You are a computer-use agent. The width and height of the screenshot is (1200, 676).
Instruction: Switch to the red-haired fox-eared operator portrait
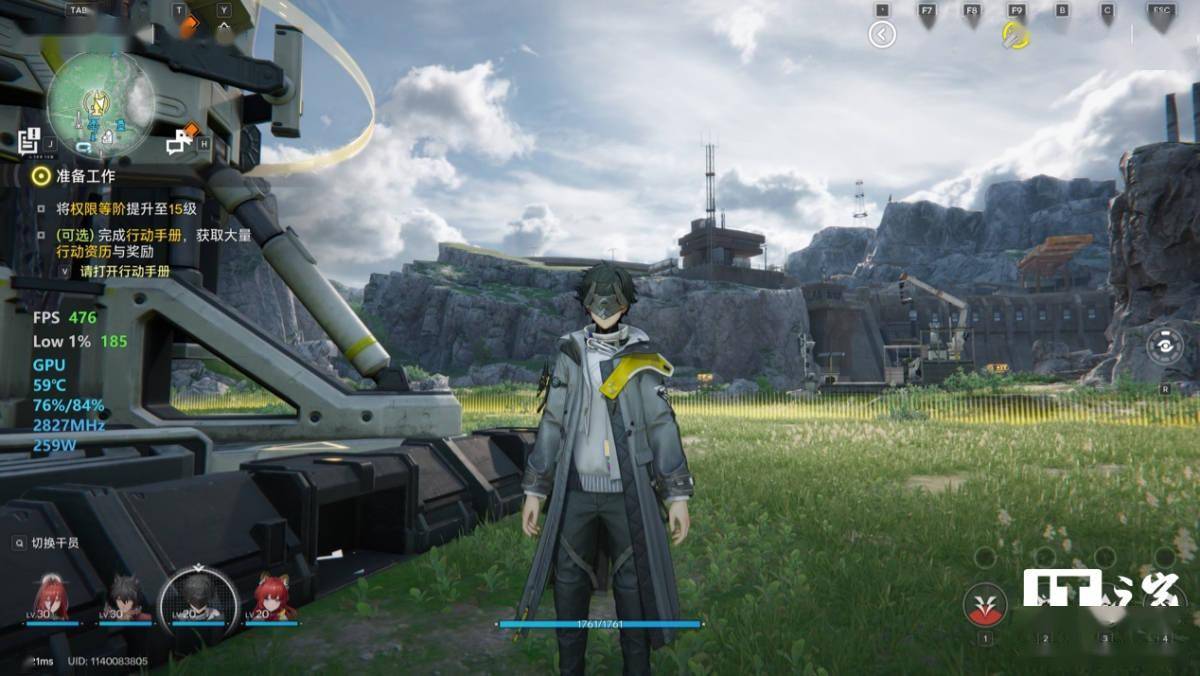pos(274,597)
